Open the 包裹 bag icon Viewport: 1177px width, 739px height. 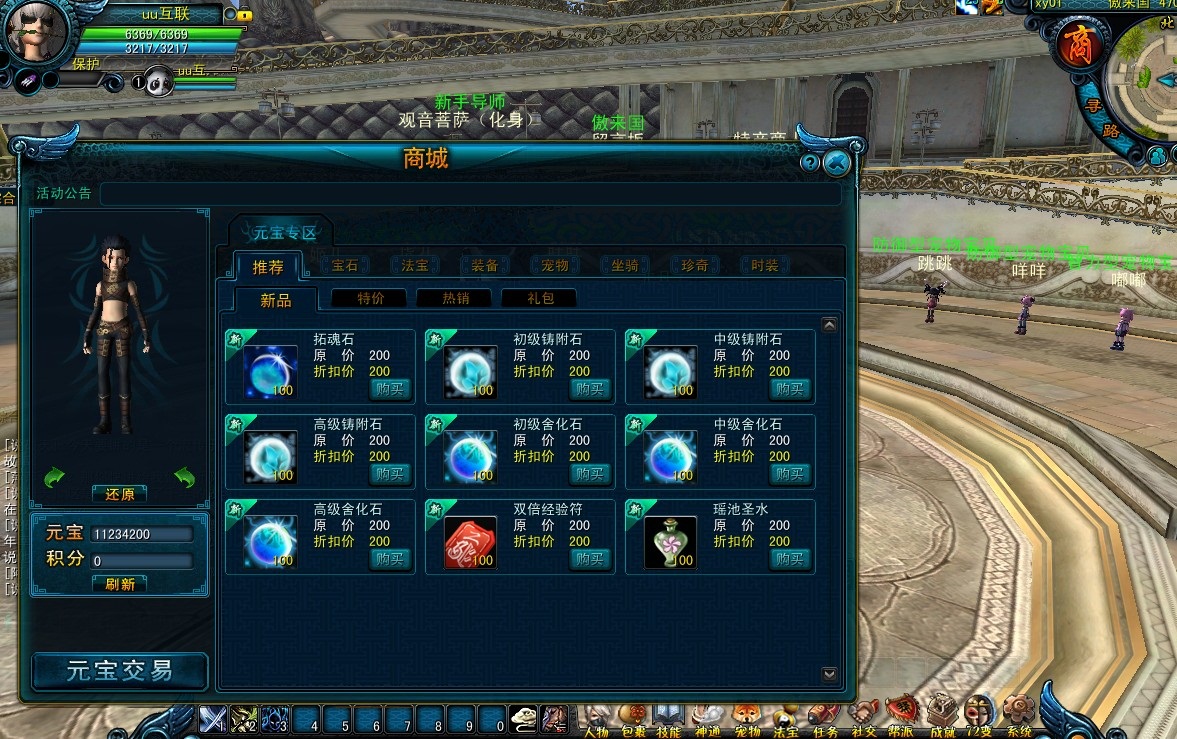[x=632, y=716]
